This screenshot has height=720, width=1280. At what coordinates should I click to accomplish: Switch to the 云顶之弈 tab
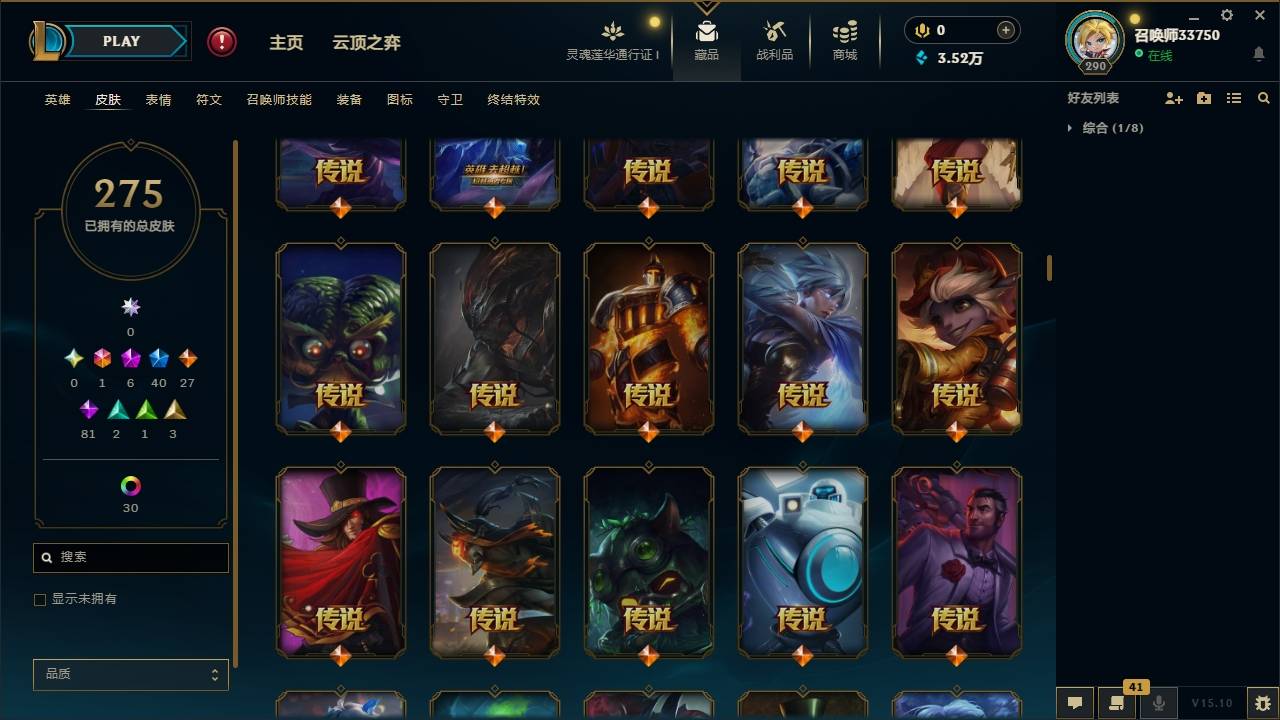click(366, 42)
